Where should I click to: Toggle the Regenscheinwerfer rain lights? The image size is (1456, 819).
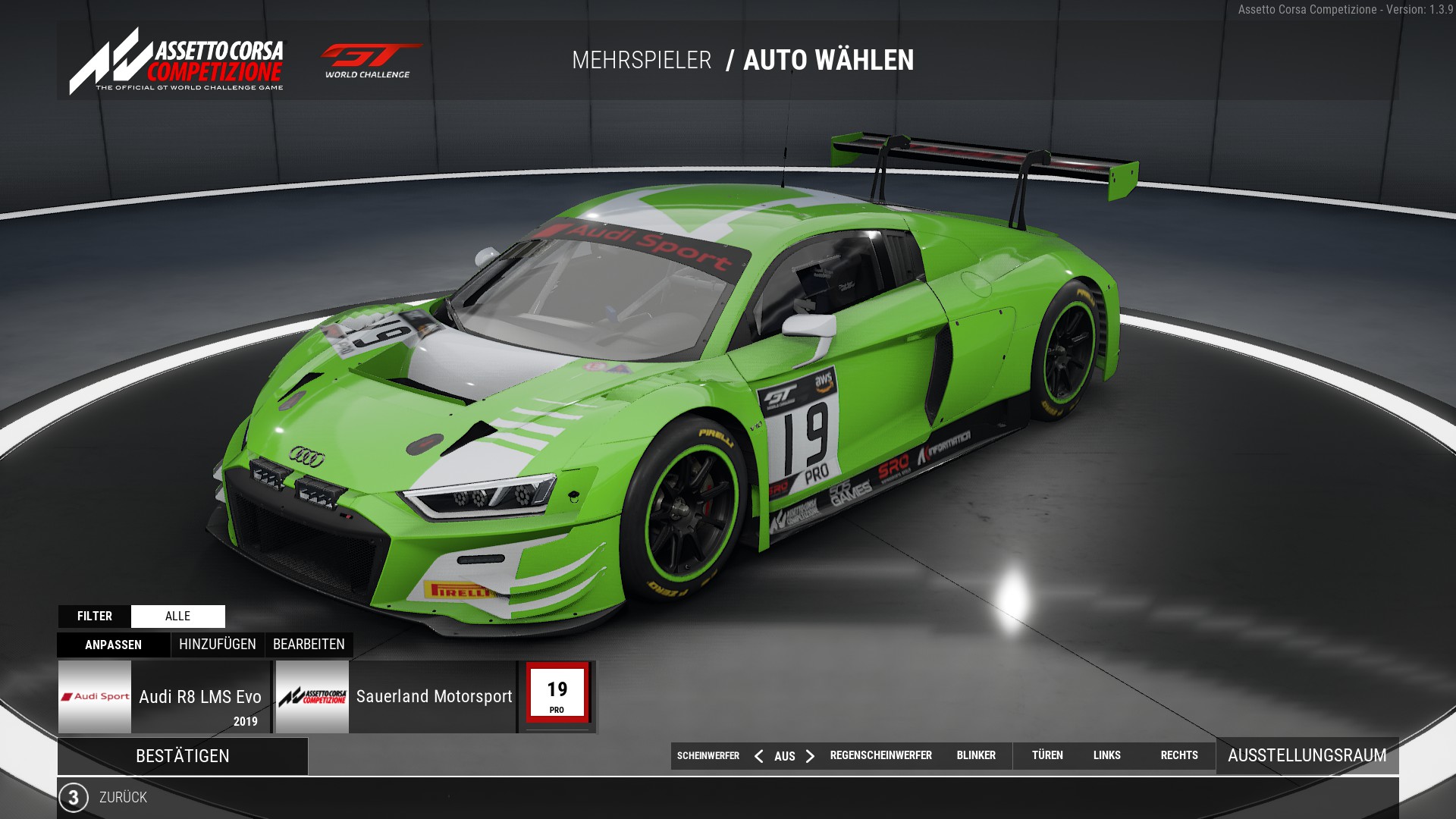(x=880, y=755)
